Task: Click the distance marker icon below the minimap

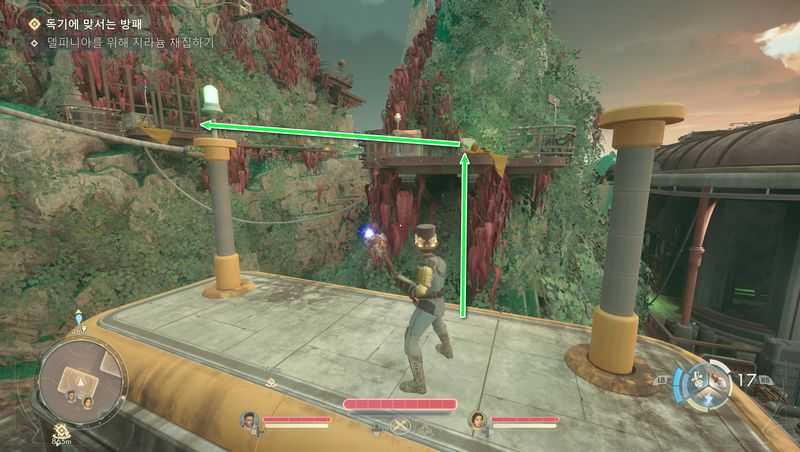Action: click(62, 434)
